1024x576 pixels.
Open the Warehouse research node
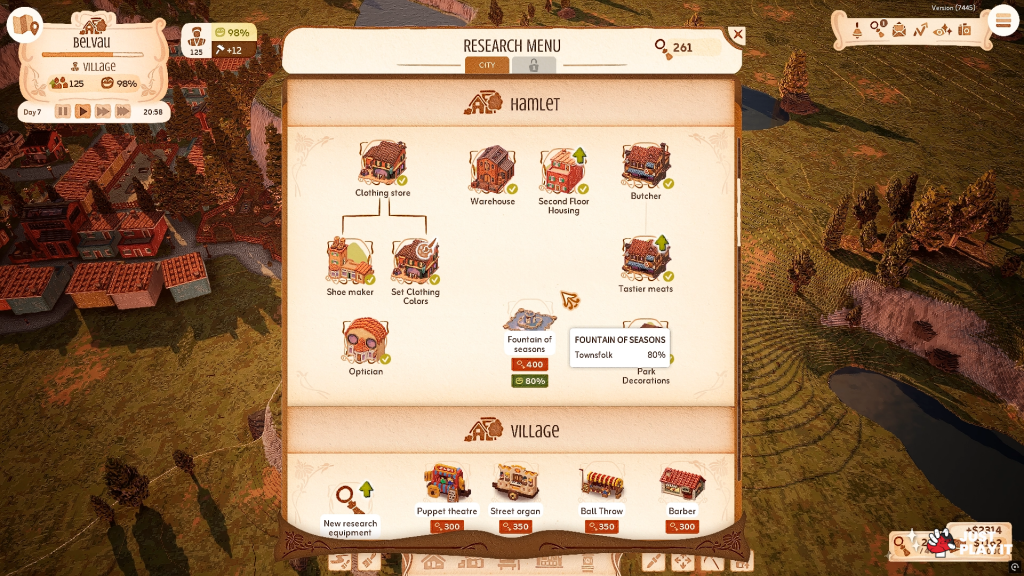(492, 171)
